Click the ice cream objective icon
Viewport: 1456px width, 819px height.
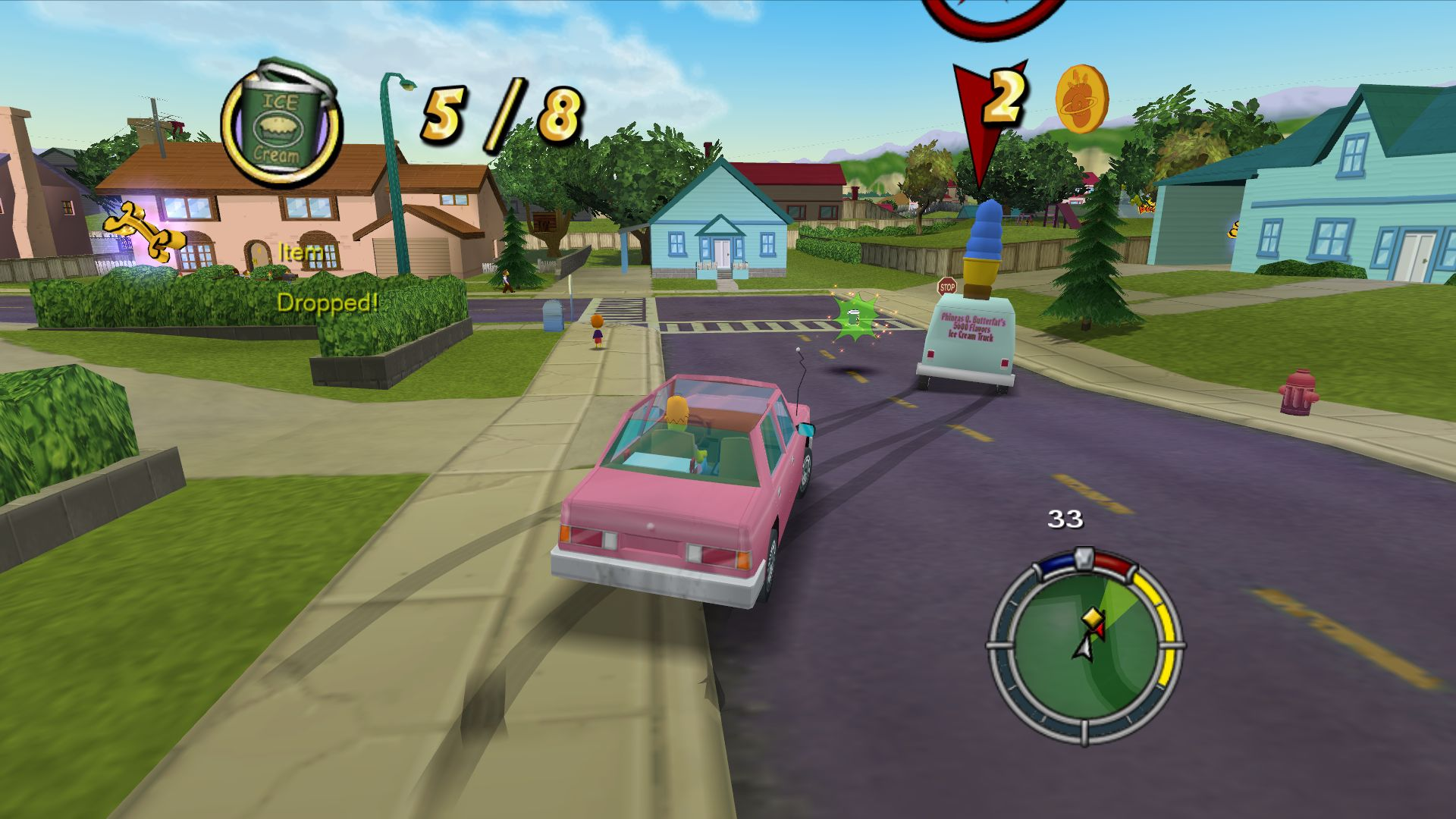(282, 125)
